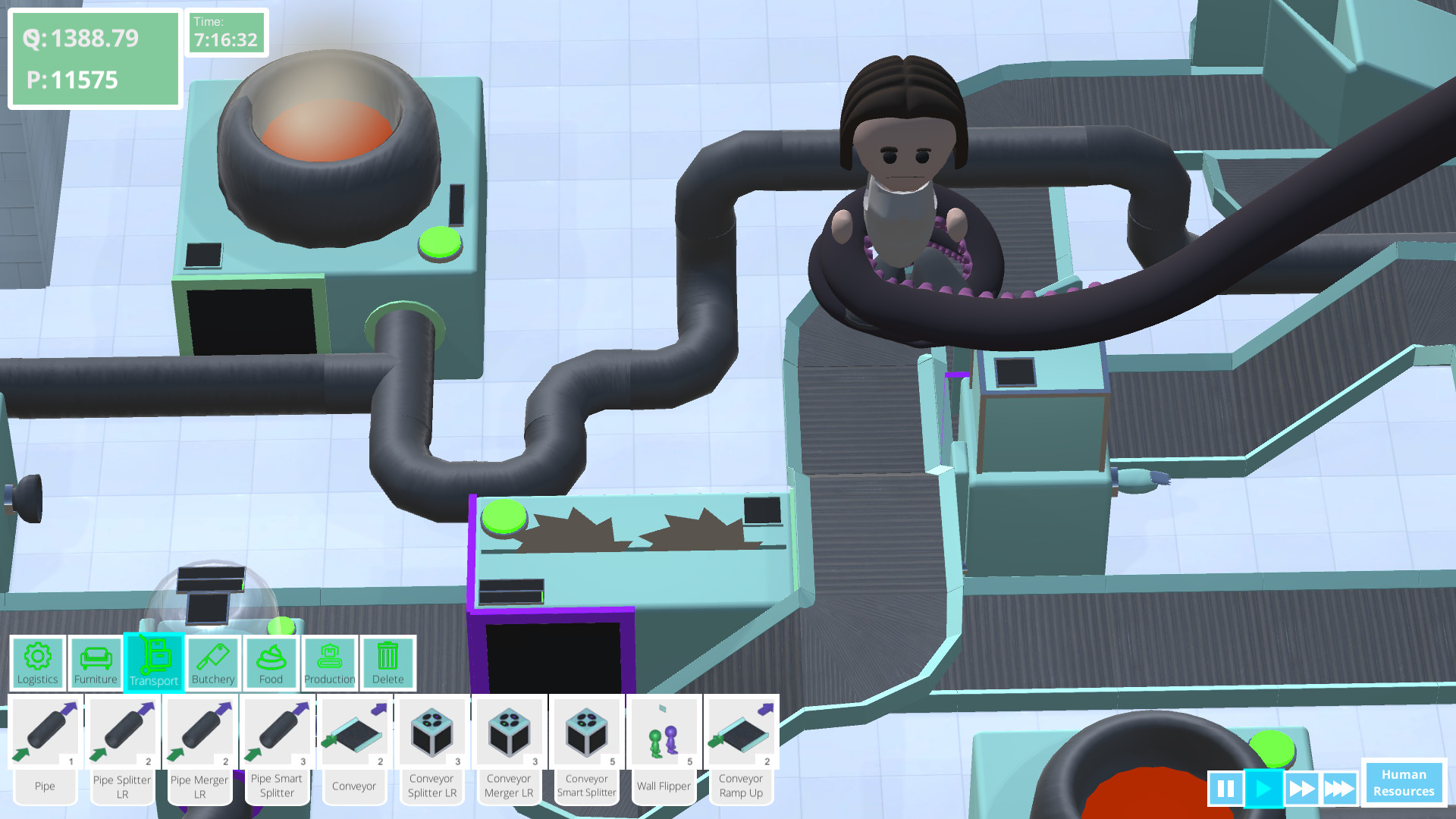Resume play at normal speed
This screenshot has height=819, width=1456.
point(1263,788)
